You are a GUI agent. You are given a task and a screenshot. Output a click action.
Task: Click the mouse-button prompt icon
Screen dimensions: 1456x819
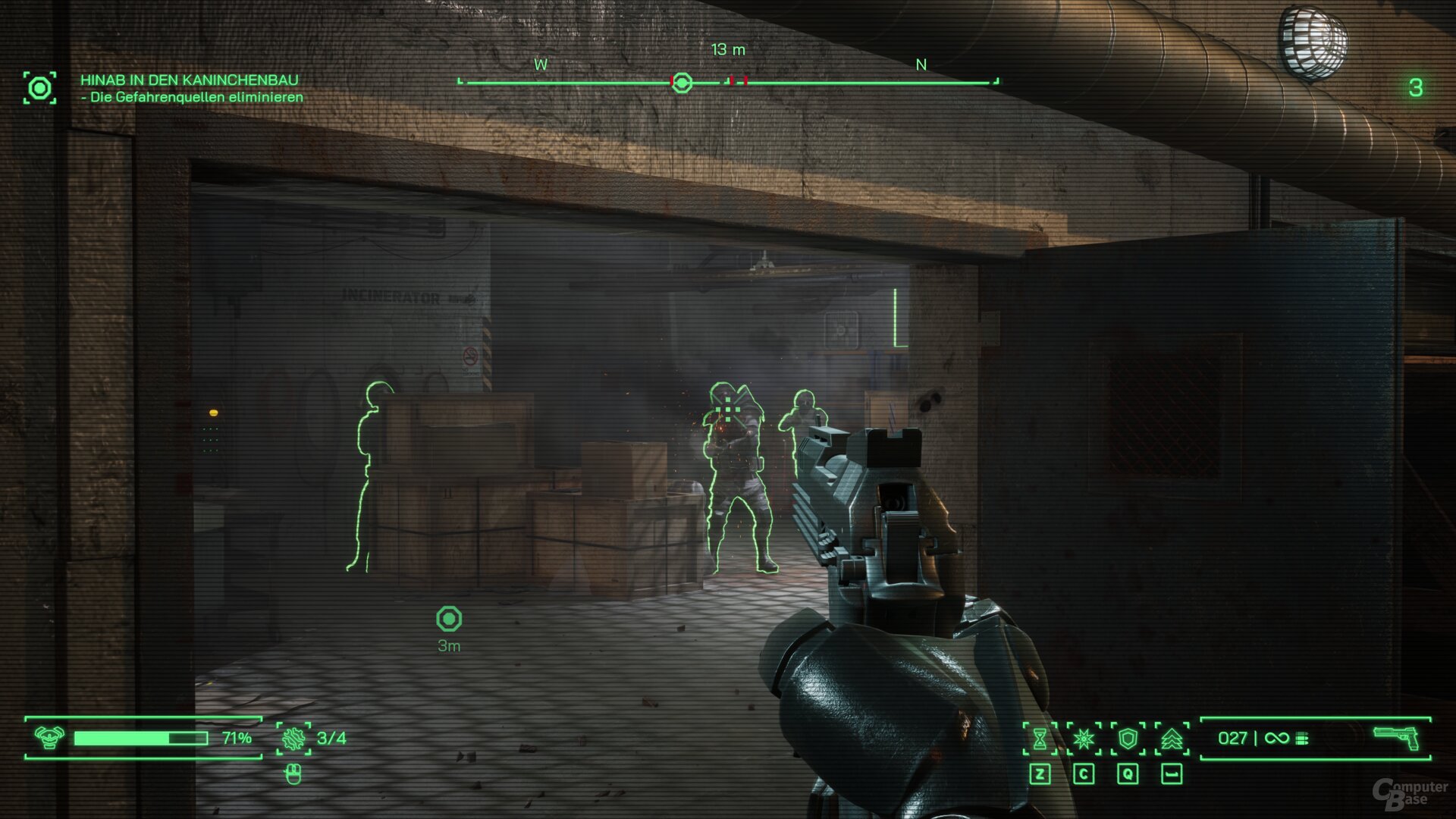pos(293,775)
